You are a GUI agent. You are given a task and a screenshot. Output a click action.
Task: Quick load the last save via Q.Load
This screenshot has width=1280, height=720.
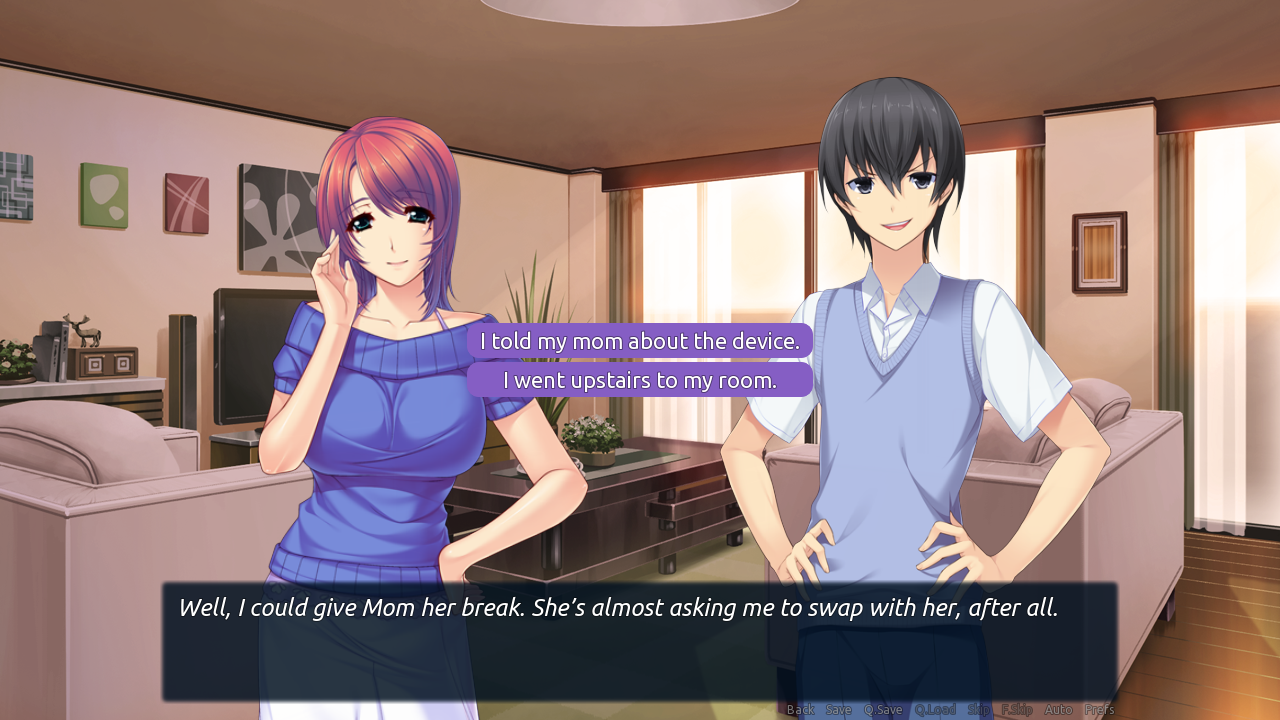pyautogui.click(x=936, y=709)
